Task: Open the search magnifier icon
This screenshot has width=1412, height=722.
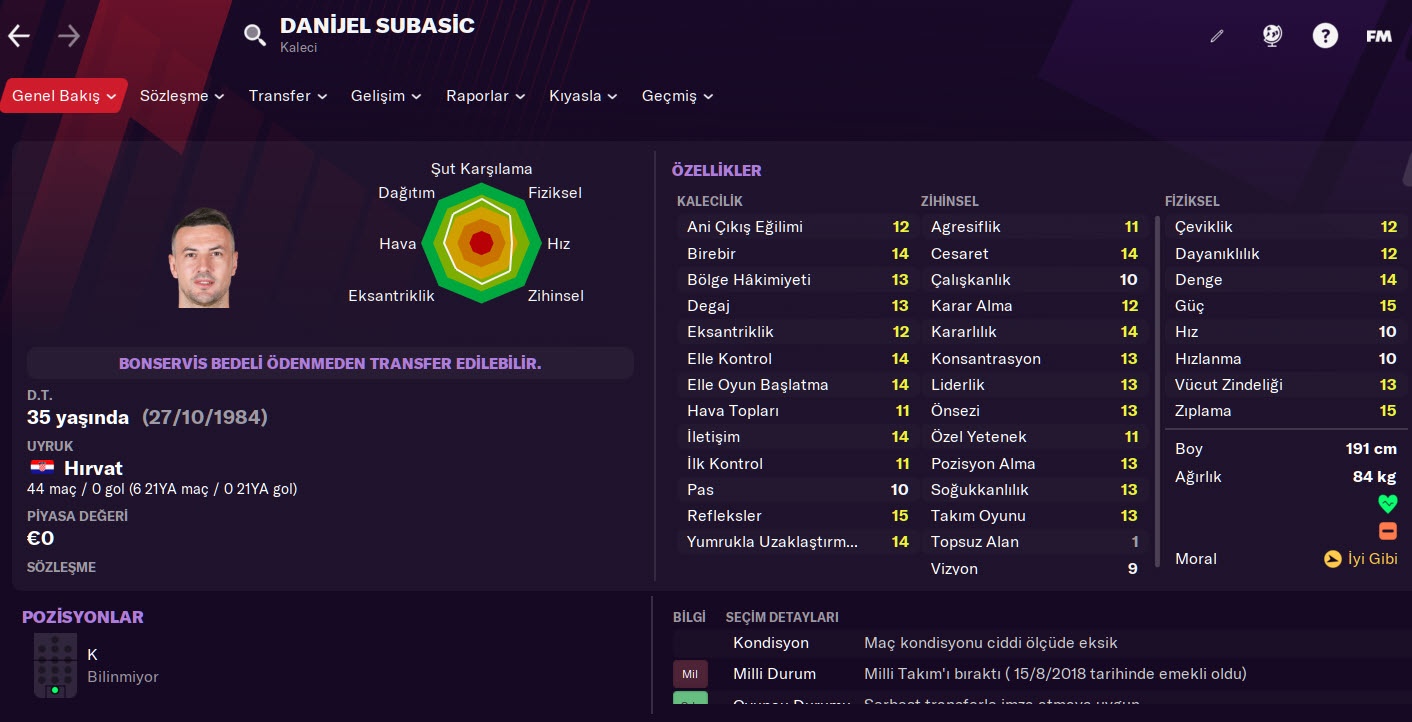Action: click(x=255, y=36)
